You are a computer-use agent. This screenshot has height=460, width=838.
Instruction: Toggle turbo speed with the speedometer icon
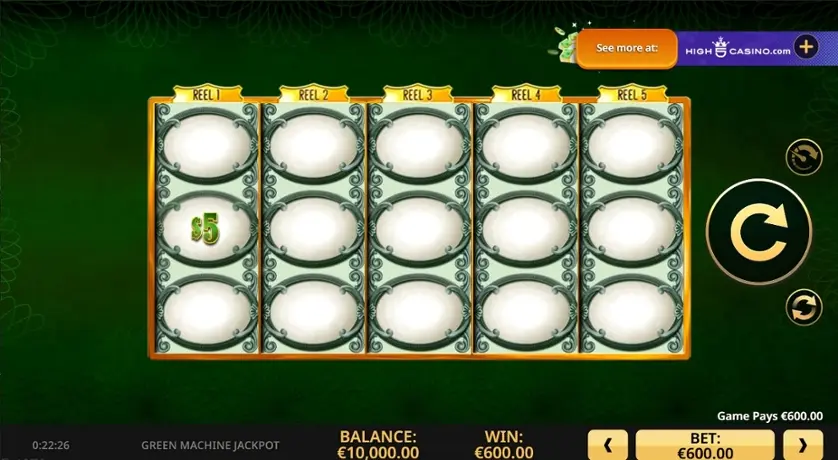click(x=803, y=157)
